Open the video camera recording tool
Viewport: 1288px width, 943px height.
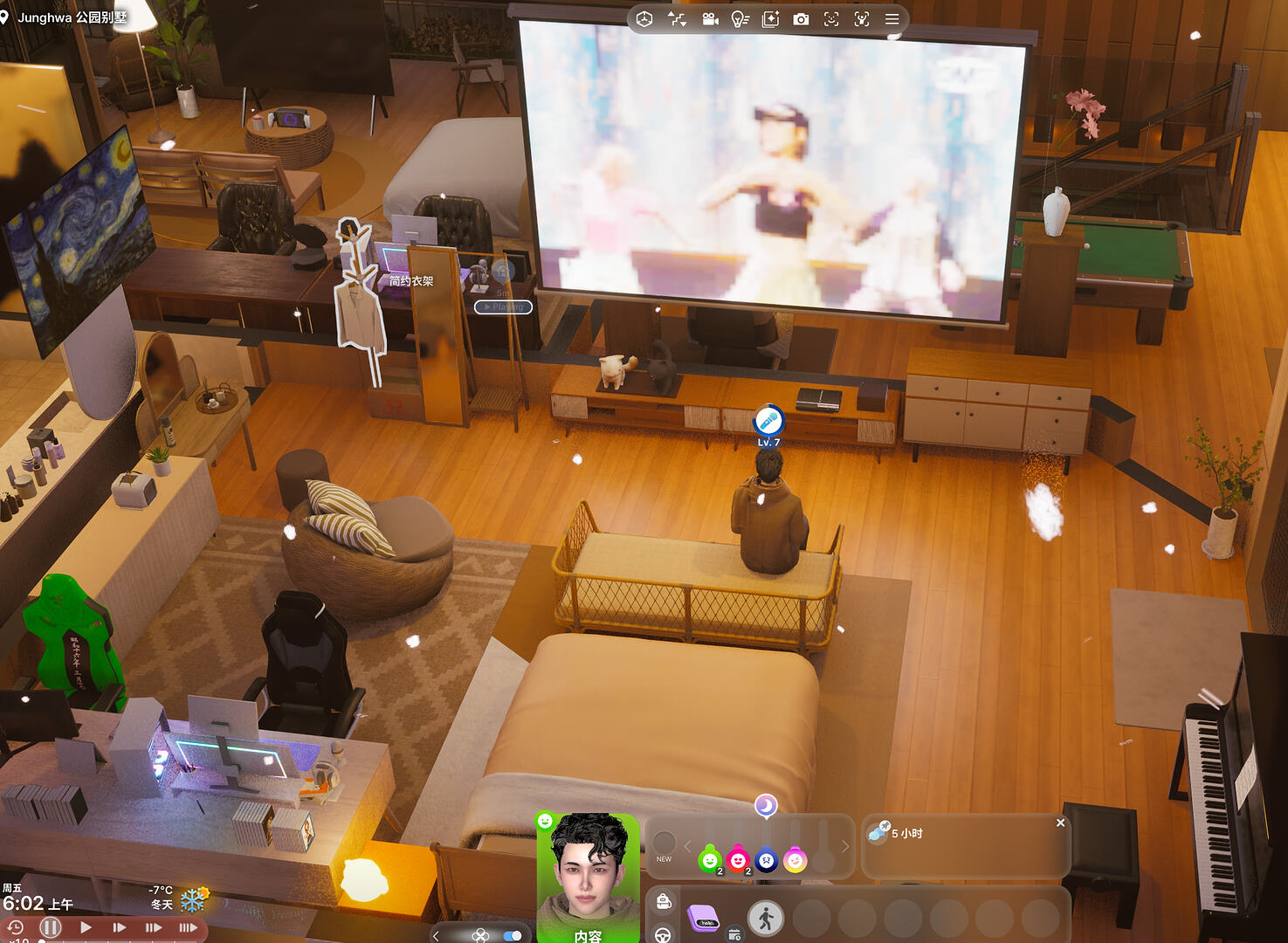pos(710,19)
